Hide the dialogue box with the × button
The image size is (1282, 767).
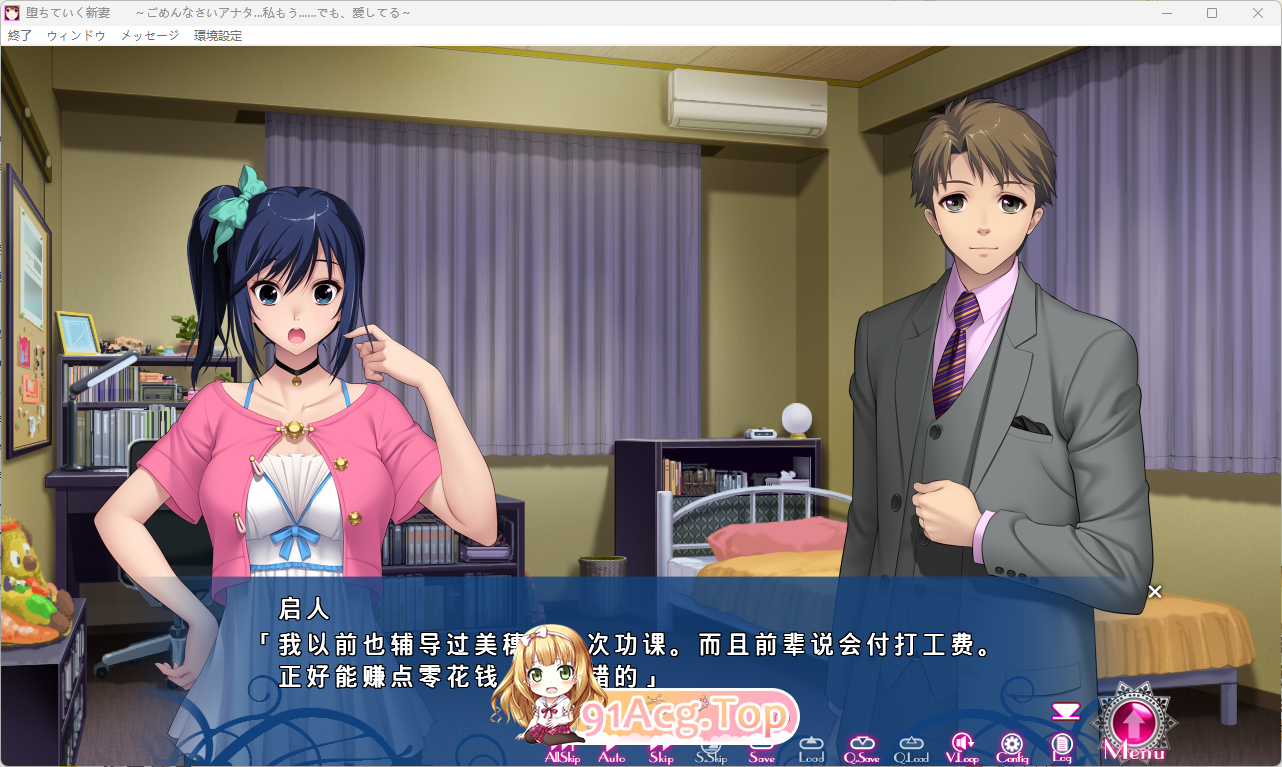(1155, 591)
